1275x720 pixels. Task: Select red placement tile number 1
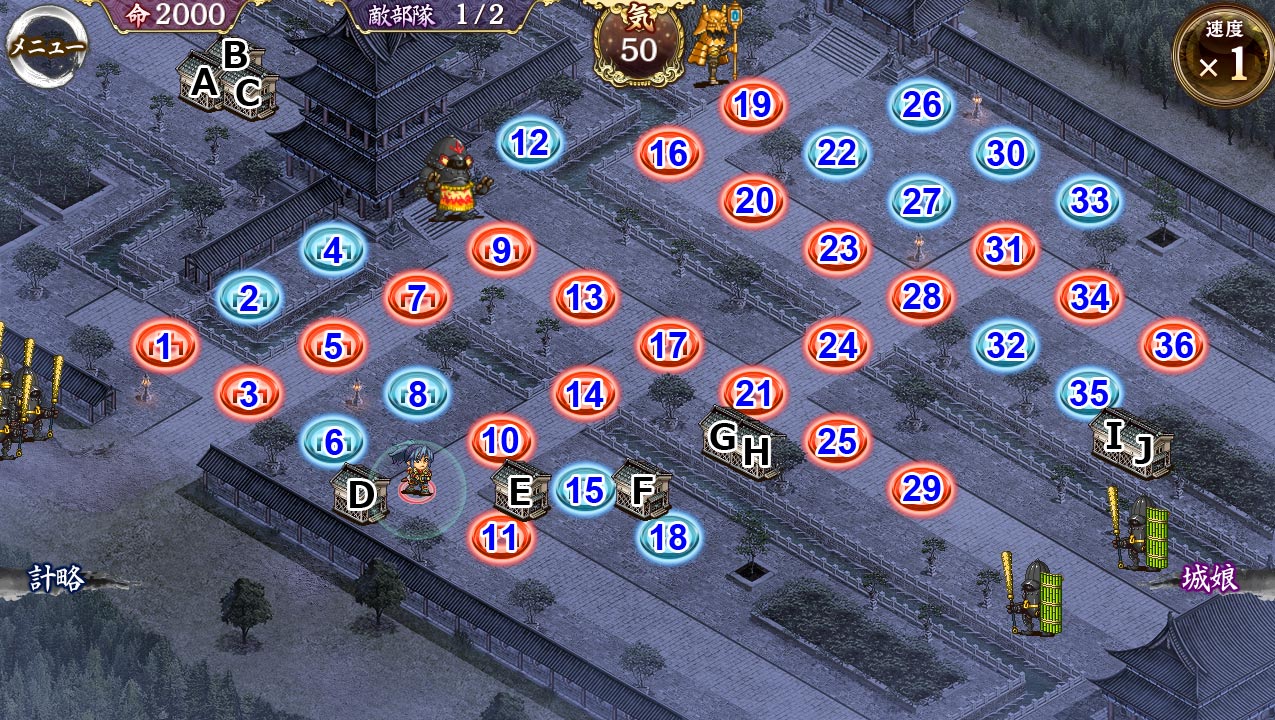[165, 346]
